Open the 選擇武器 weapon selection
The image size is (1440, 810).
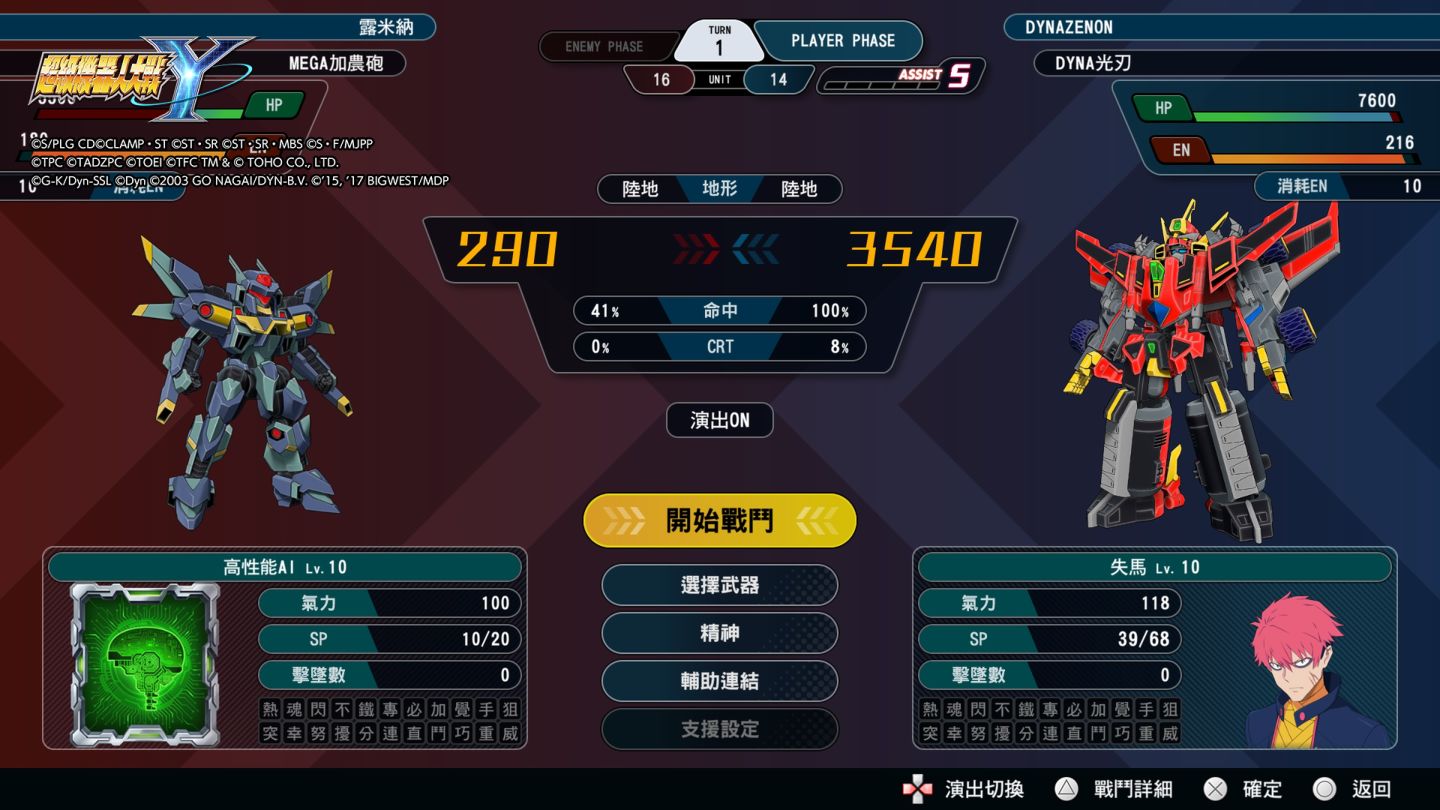[720, 585]
